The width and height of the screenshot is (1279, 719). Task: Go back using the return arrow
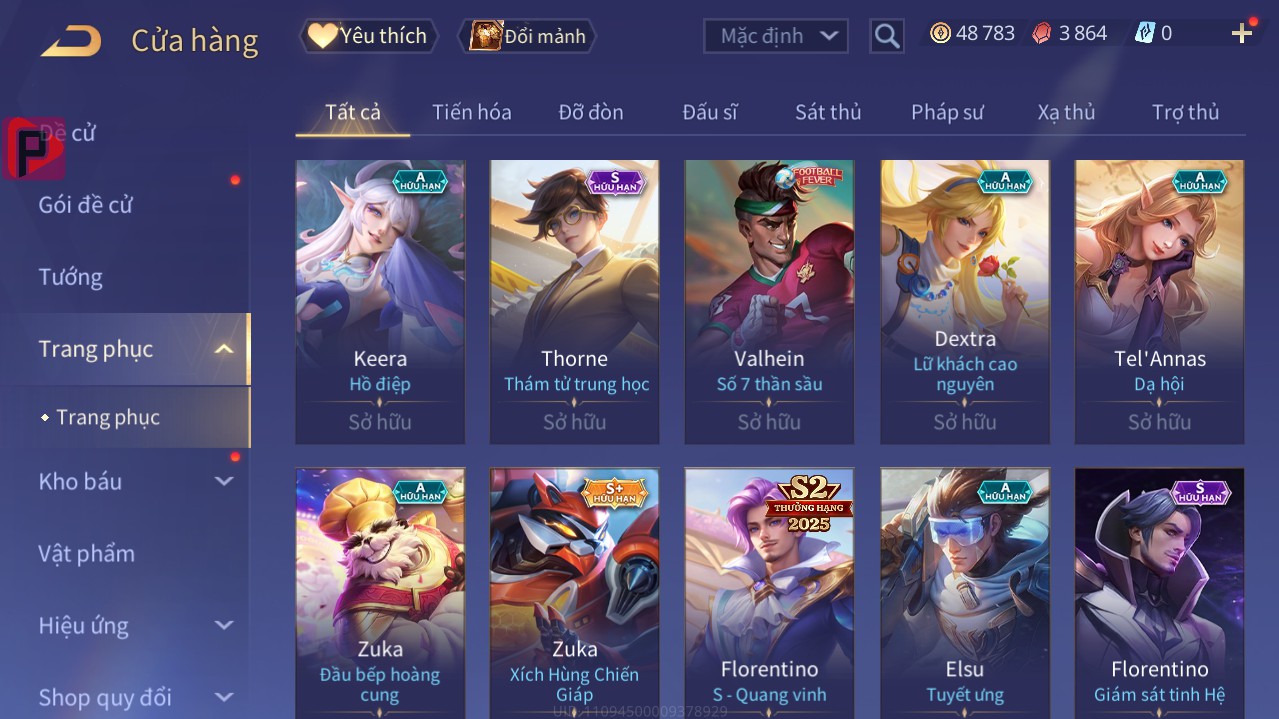pos(71,41)
